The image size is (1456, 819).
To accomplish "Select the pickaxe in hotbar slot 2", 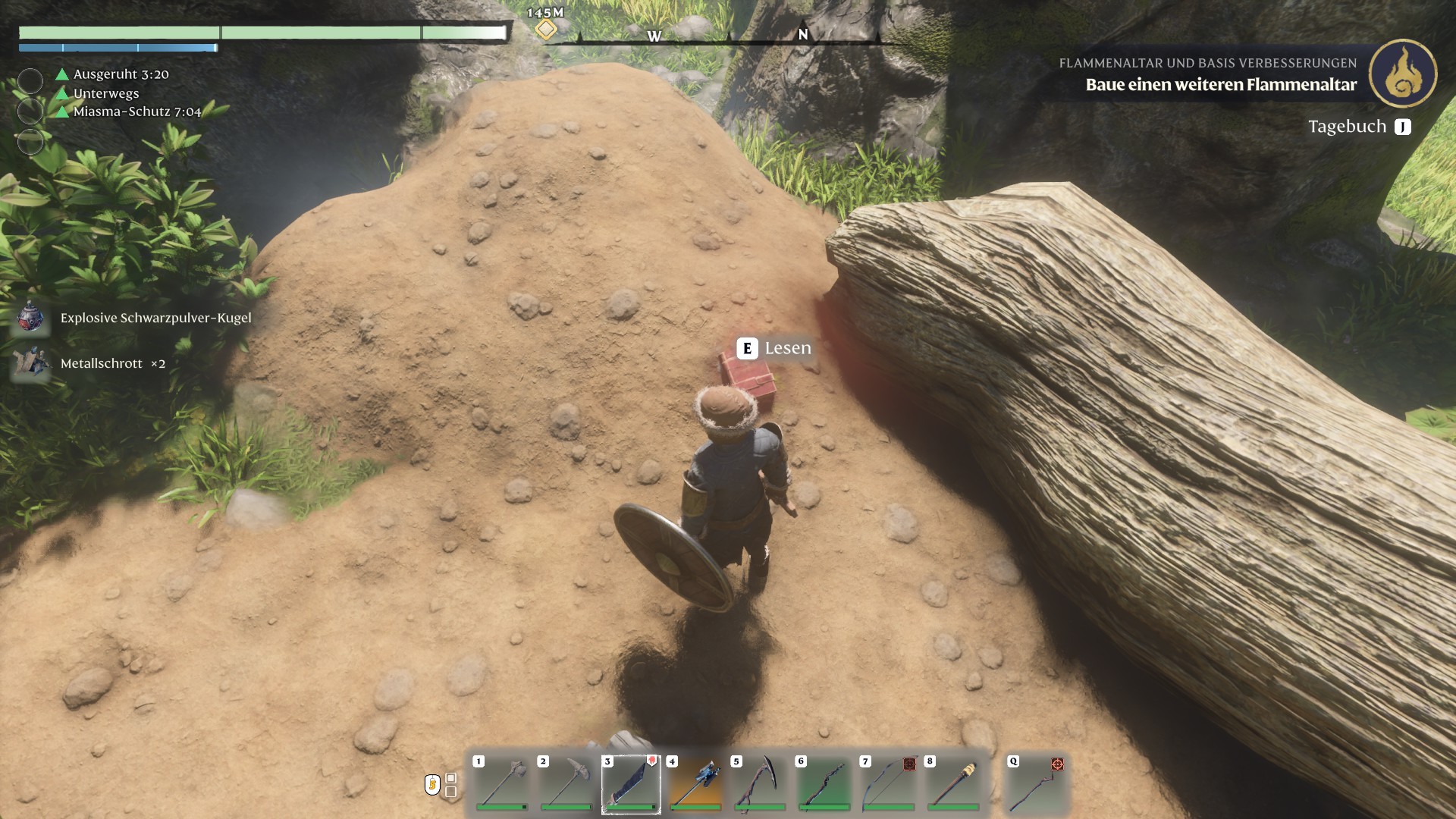I will tap(566, 784).
